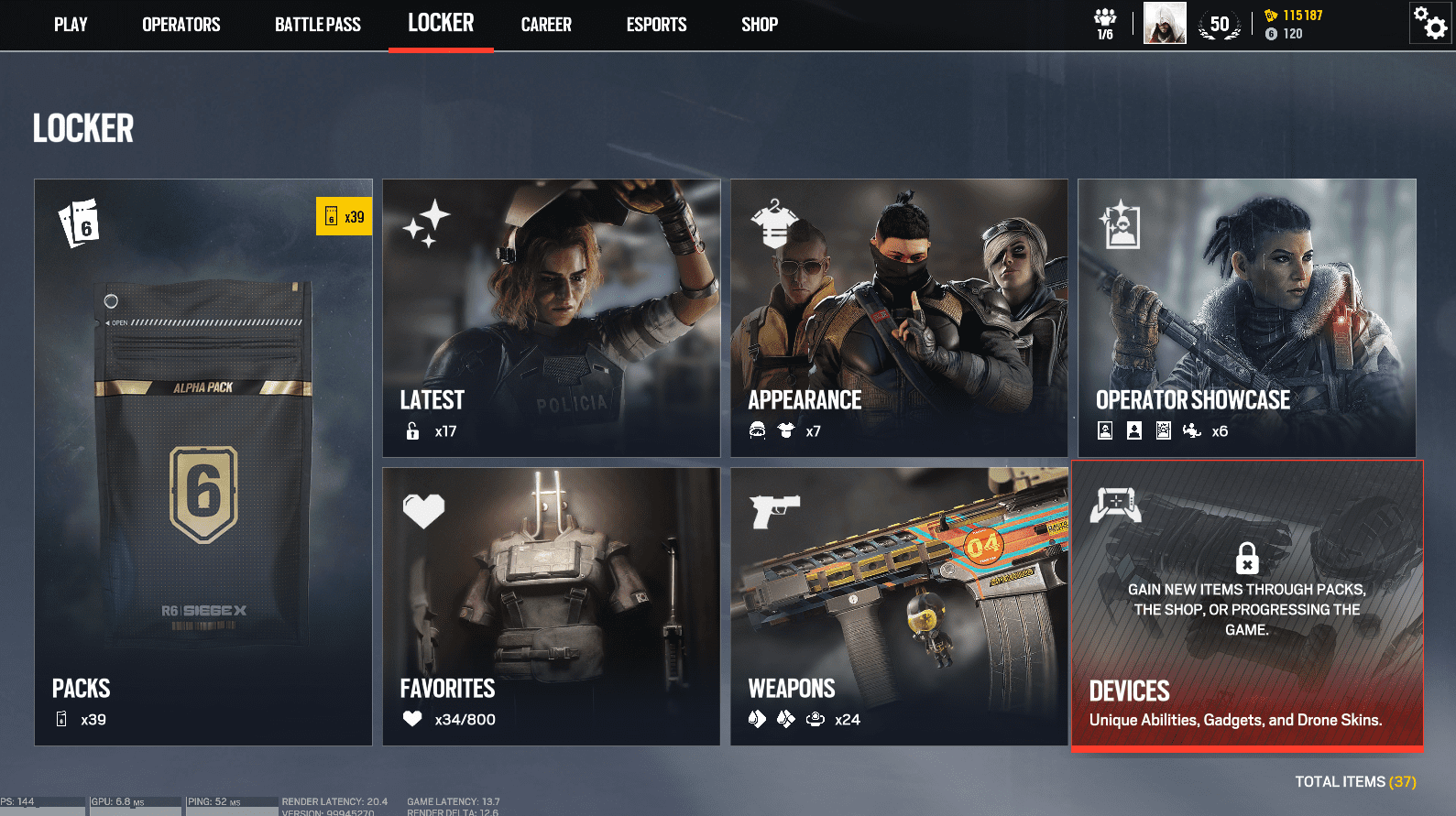The width and height of the screenshot is (1456, 816).
Task: Click the uniform icon under Appearance
Action: (785, 430)
